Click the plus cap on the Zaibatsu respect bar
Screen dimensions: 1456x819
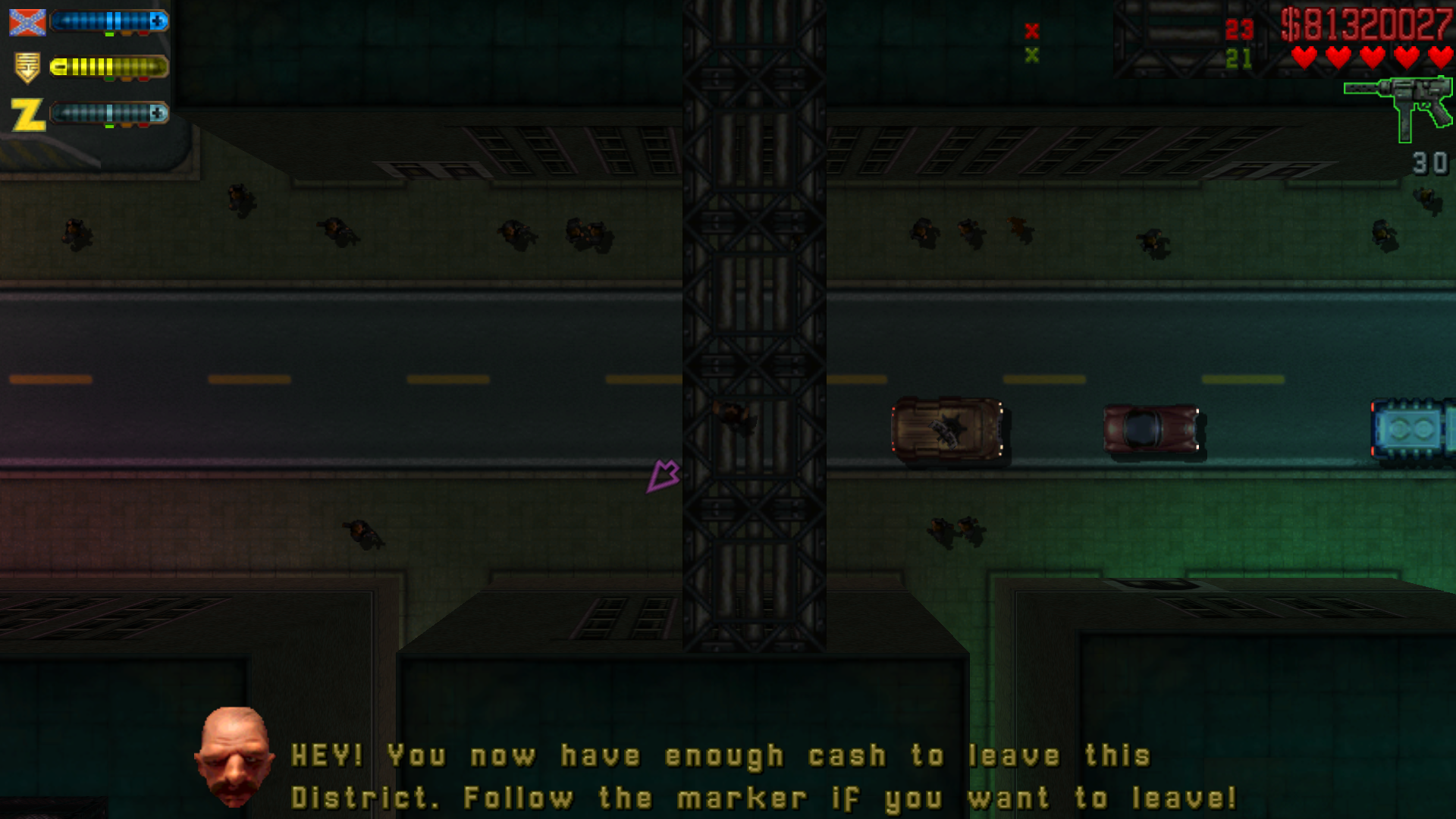(157, 114)
